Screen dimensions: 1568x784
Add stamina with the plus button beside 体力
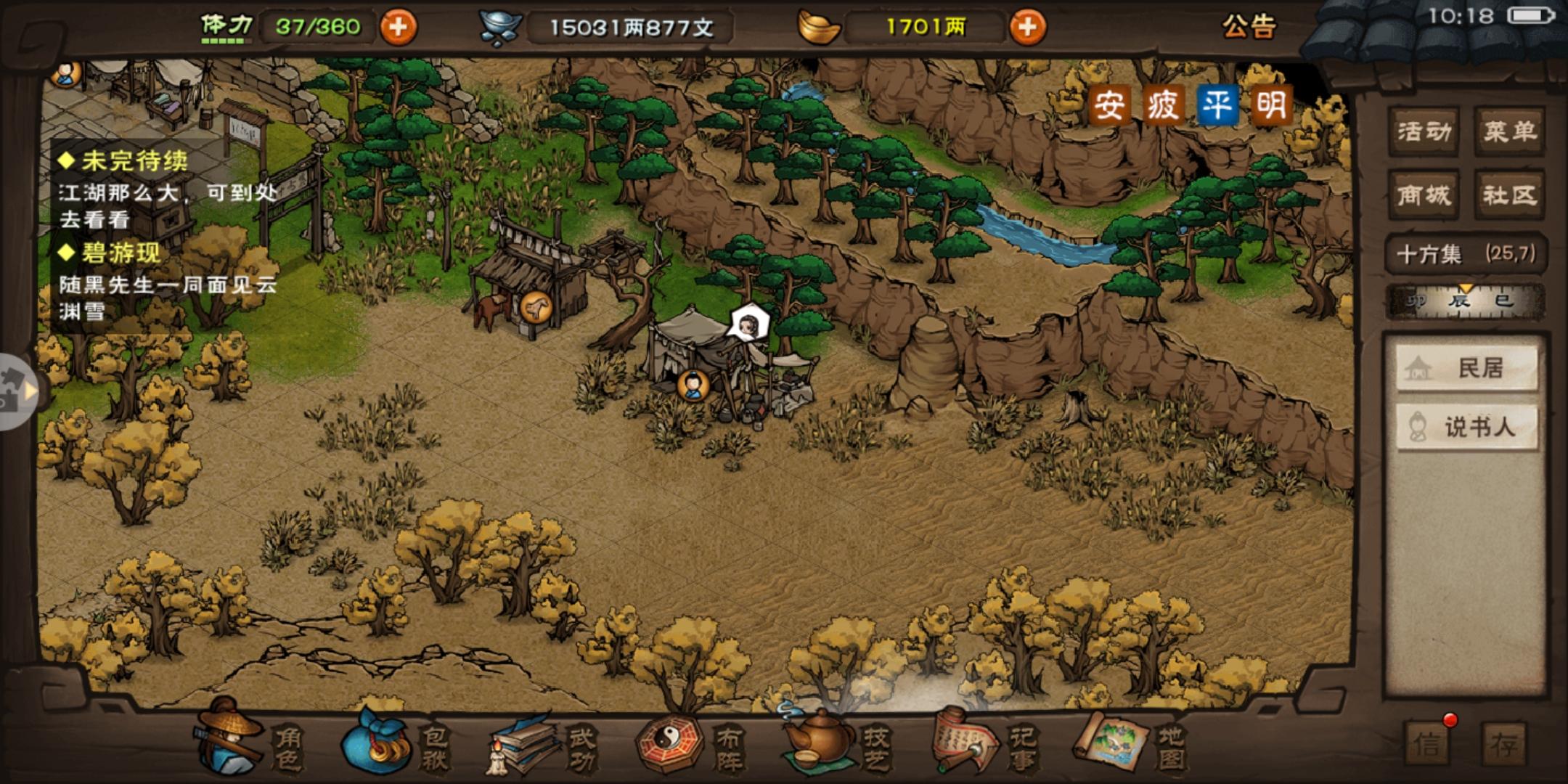[398, 28]
